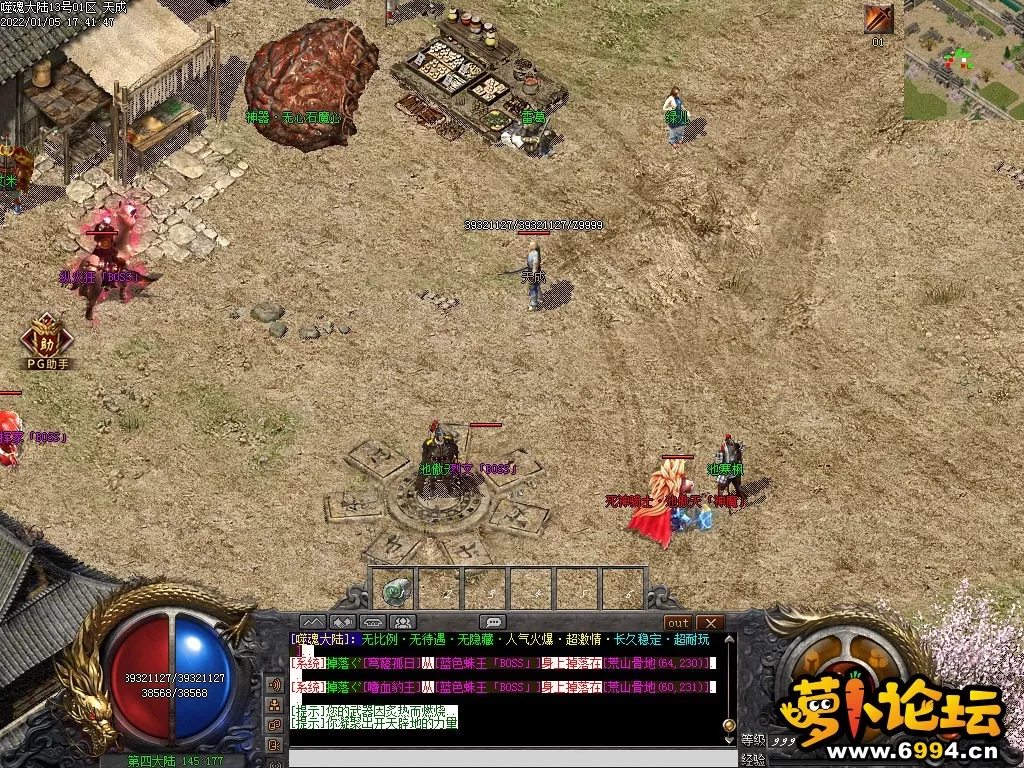The width and height of the screenshot is (1024, 768).
Task: Click the chat text input field
Action: 500,757
